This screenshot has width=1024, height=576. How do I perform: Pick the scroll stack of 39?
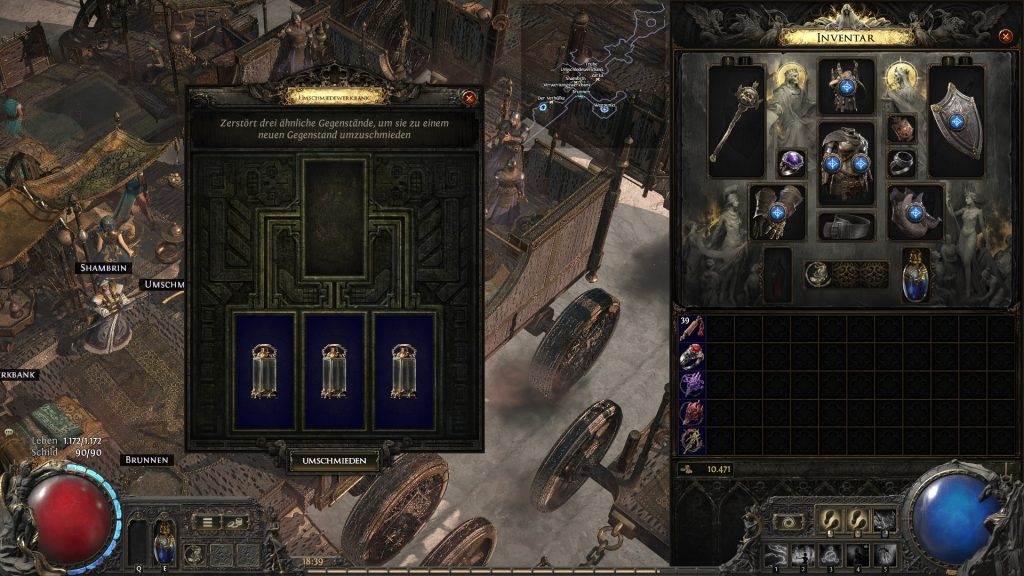coord(691,329)
